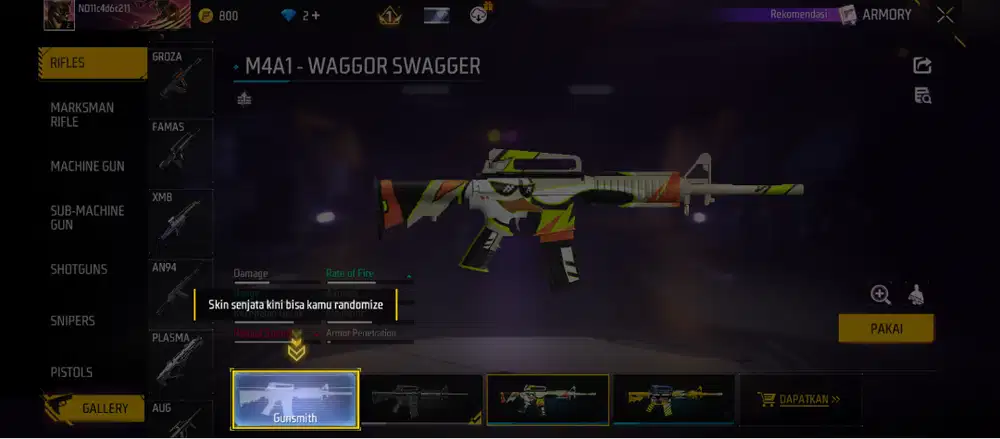Screen dimensions: 1000x439
Task: Choose the Sub-Machine Gun category
Action: [88, 218]
